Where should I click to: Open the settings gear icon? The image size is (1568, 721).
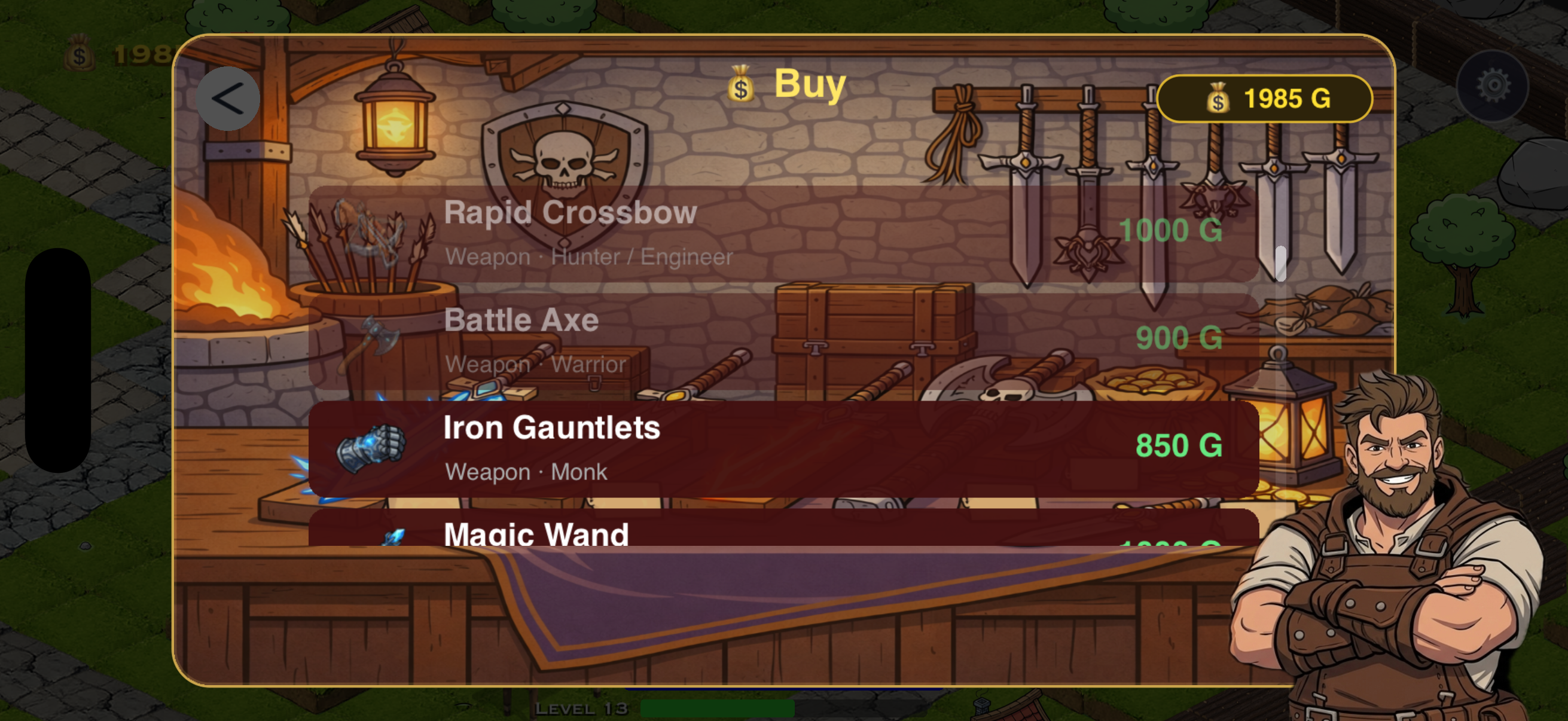coord(1492,87)
